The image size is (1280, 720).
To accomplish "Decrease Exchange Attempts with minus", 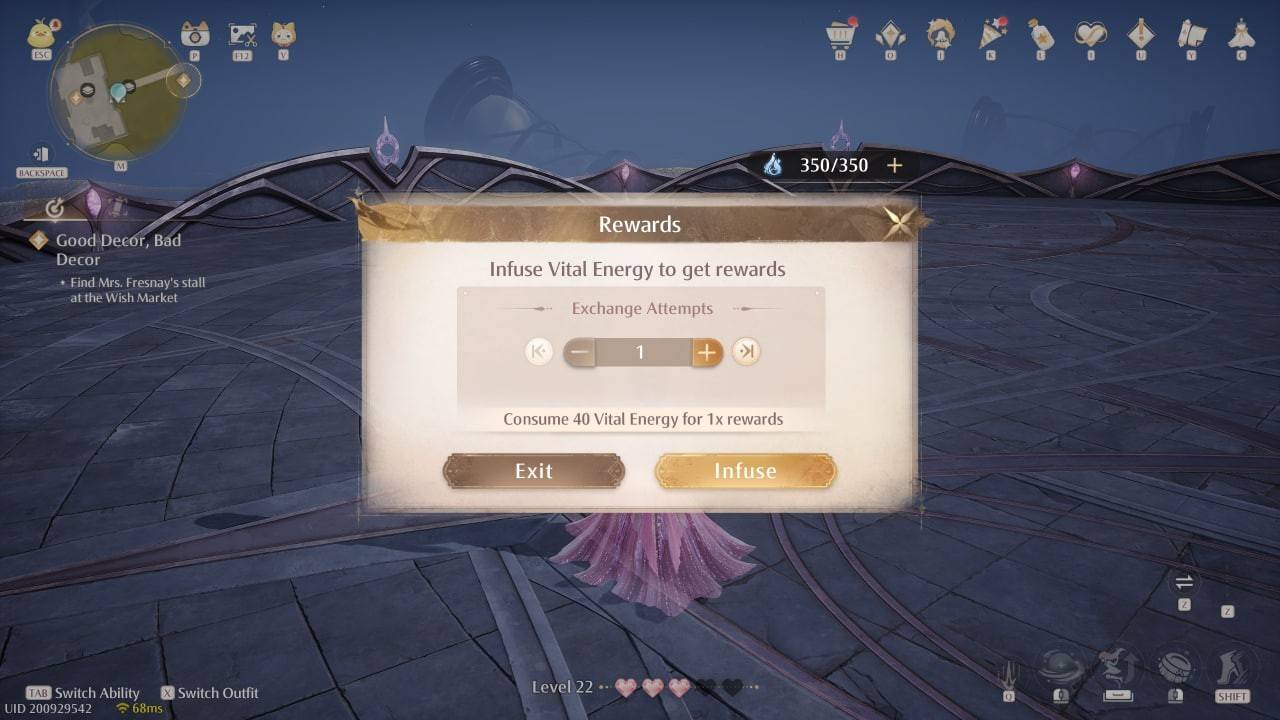I will coord(578,352).
